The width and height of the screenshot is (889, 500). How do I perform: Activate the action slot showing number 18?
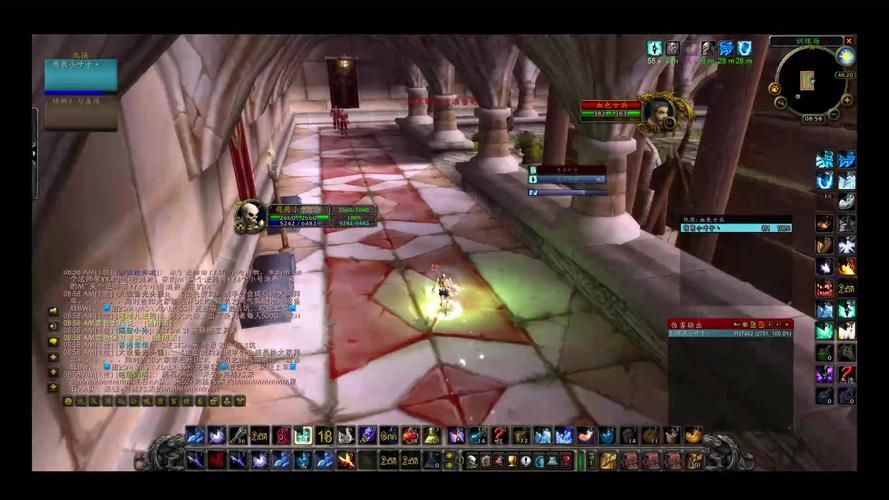pyautogui.click(x=324, y=435)
